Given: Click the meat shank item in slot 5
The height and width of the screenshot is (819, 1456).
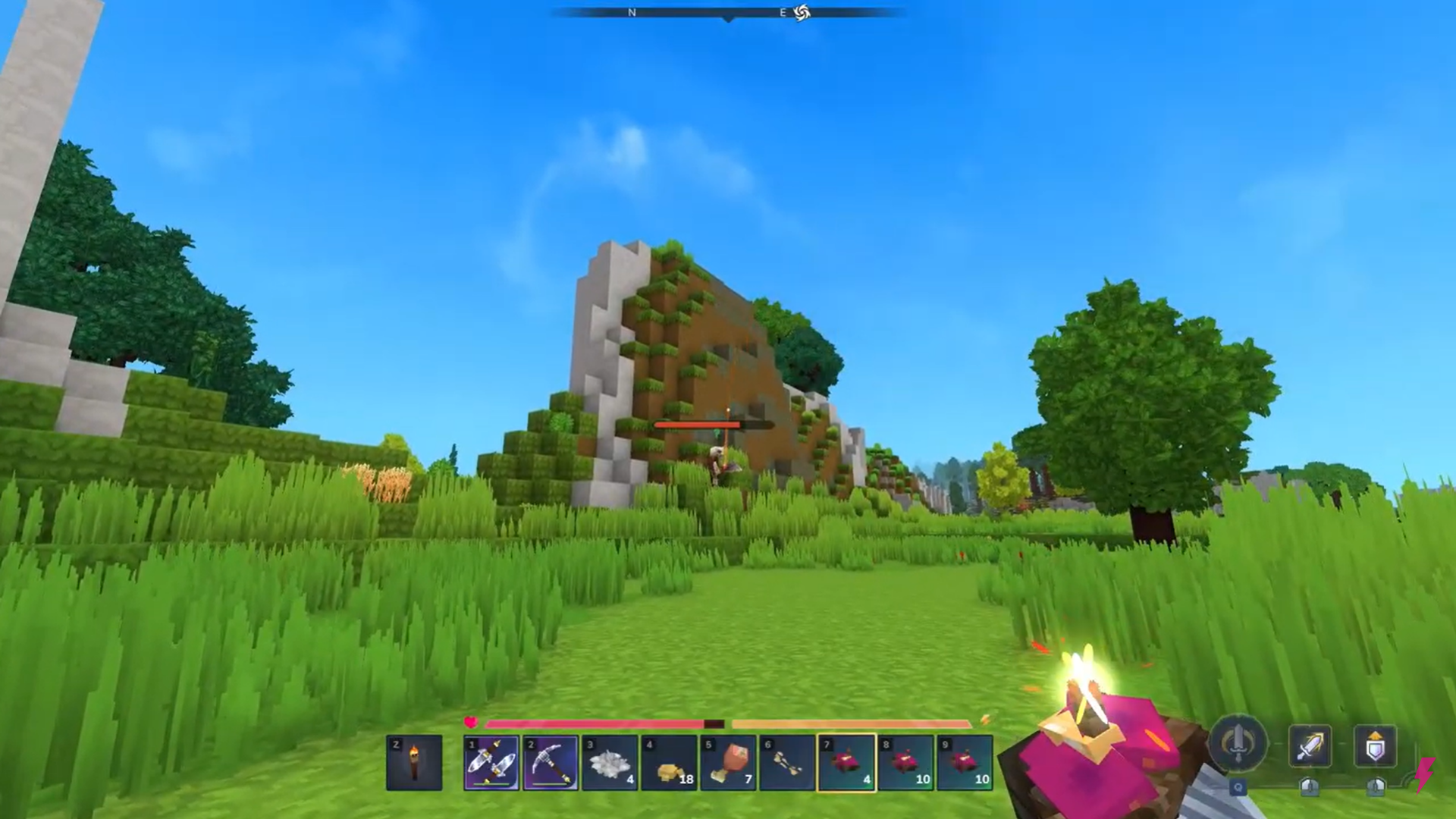Looking at the screenshot, I should click(x=728, y=762).
